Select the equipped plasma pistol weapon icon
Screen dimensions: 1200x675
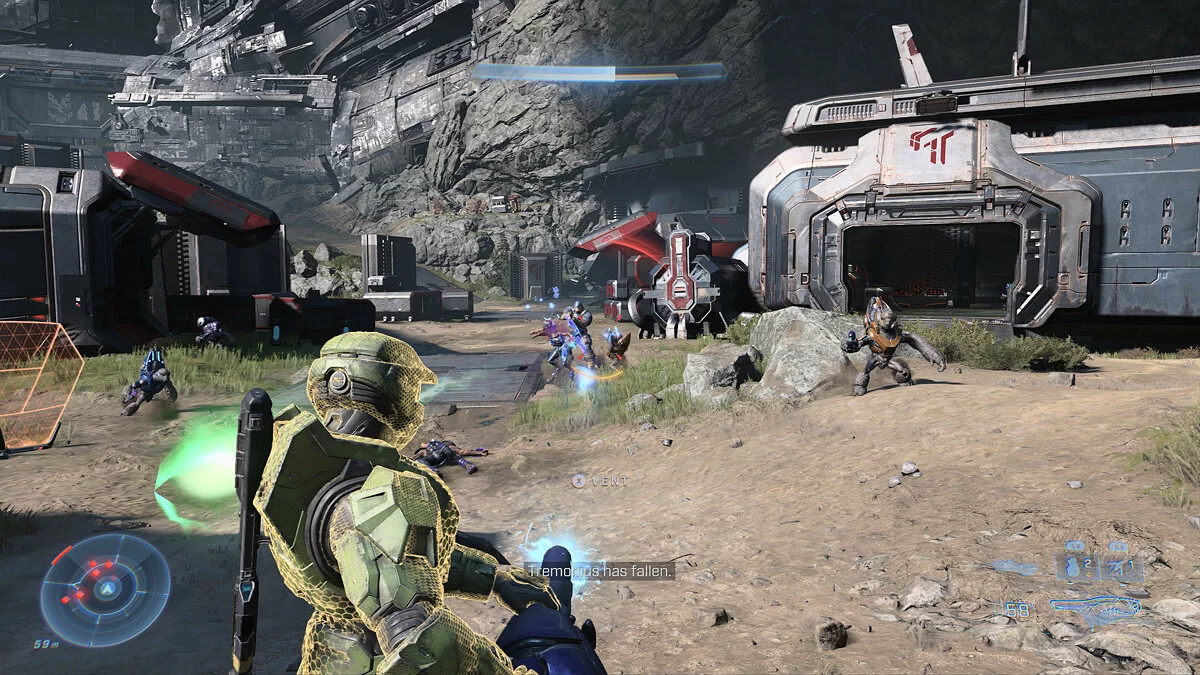point(1094,607)
